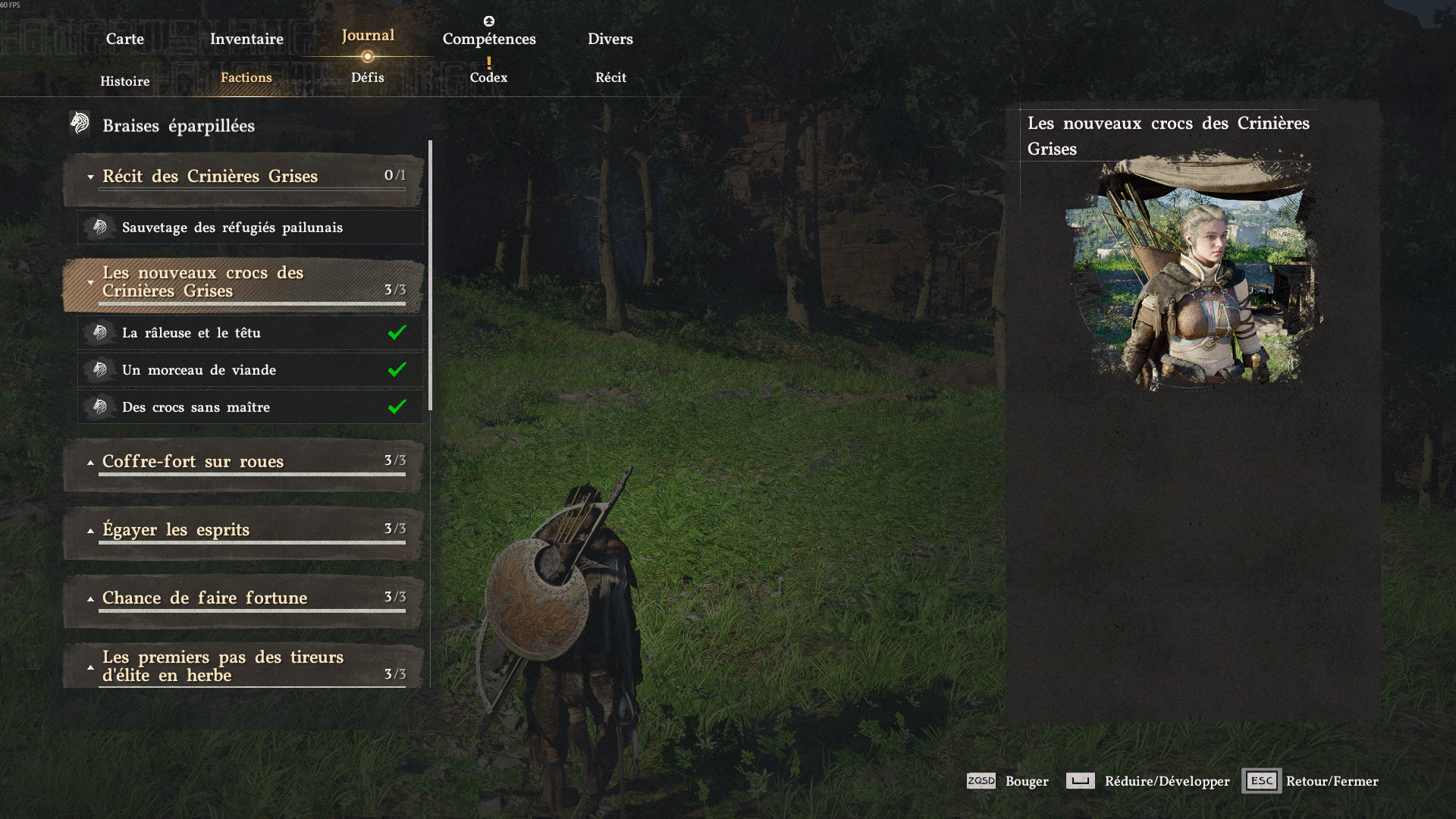
Task: Open the Des crocs sans maître entry
Action: pyautogui.click(x=250, y=407)
